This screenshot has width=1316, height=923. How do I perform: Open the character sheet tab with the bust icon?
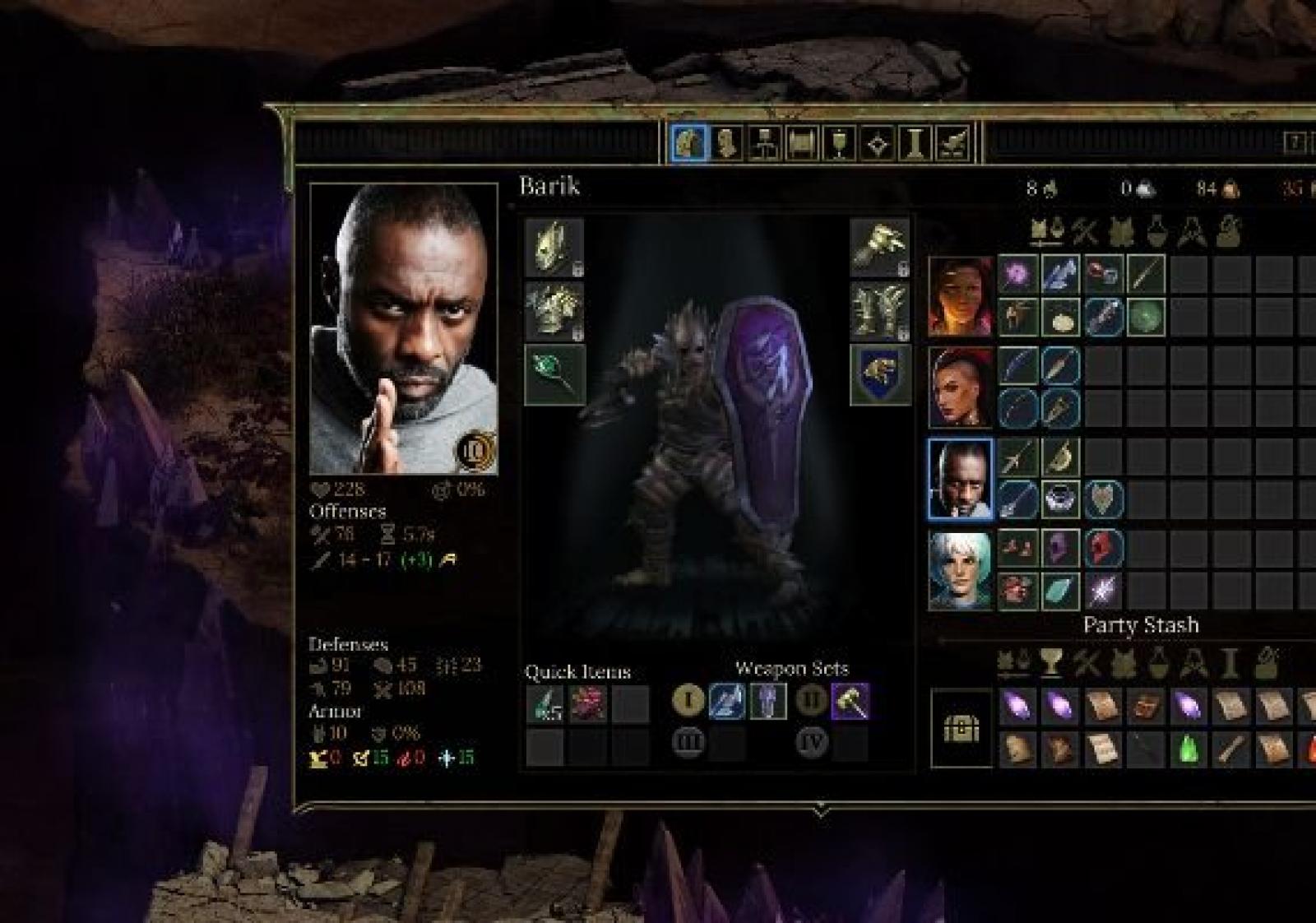coord(725,144)
